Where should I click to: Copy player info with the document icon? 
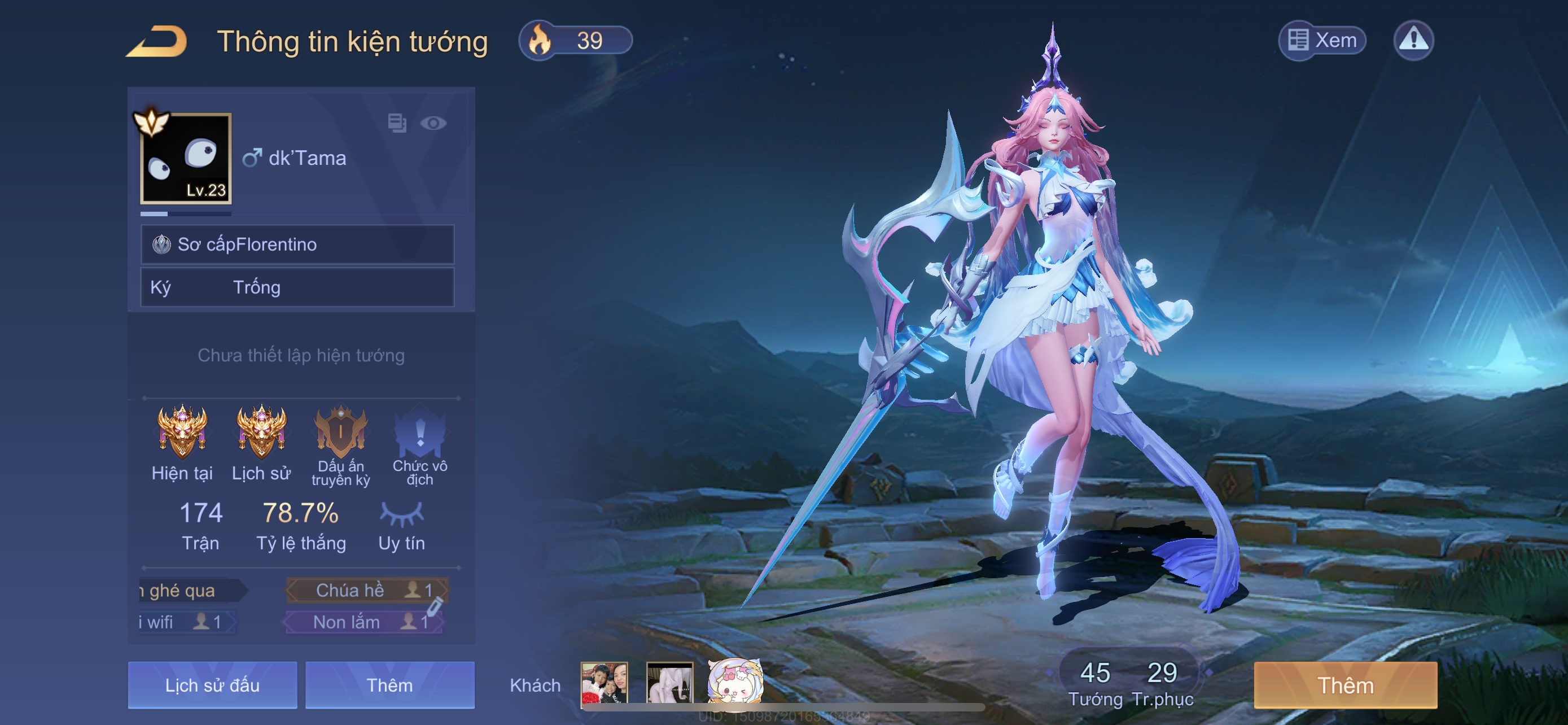[397, 123]
